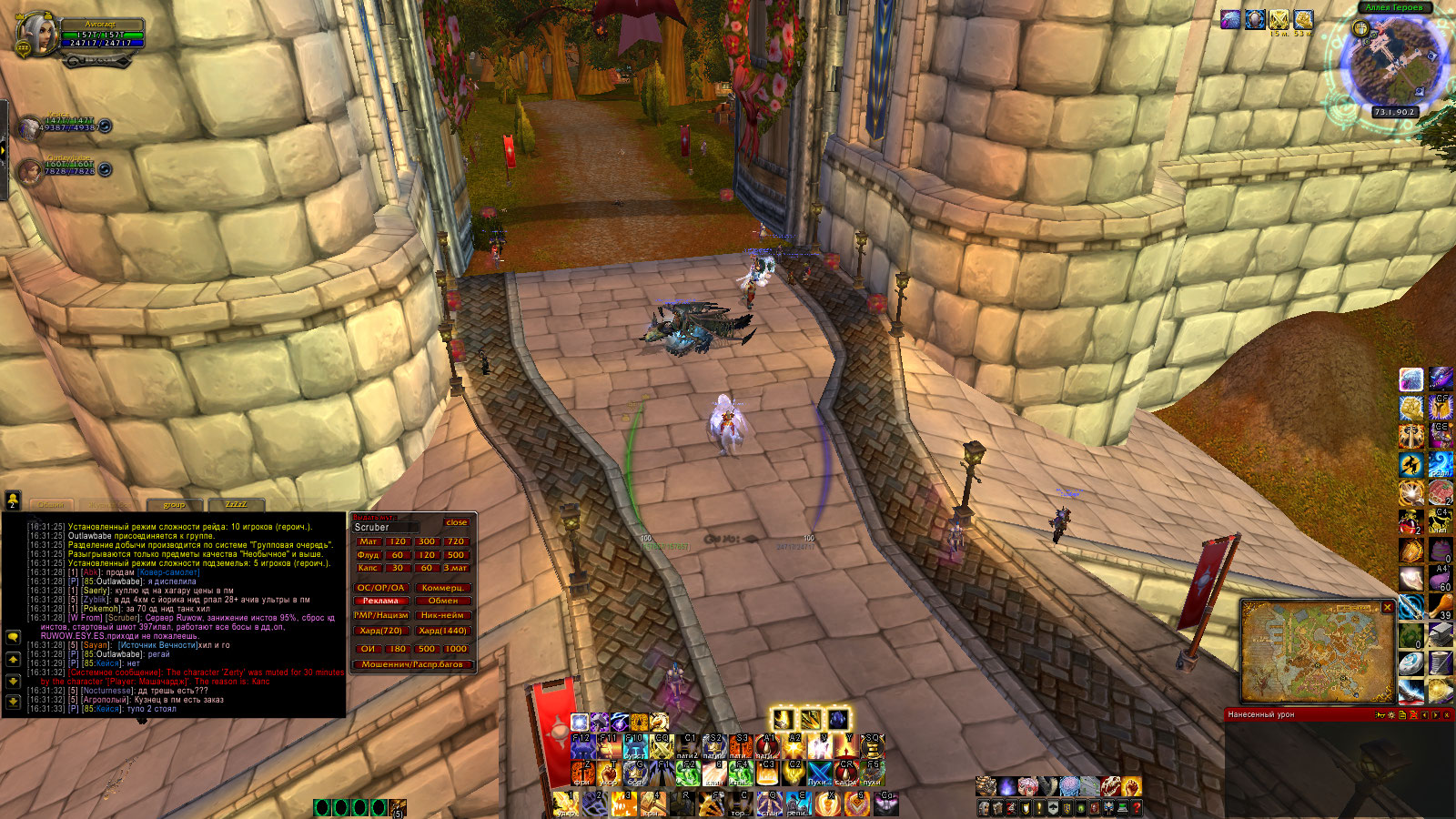
Task: Open the ZzZzZ chat tab
Action: click(236, 505)
